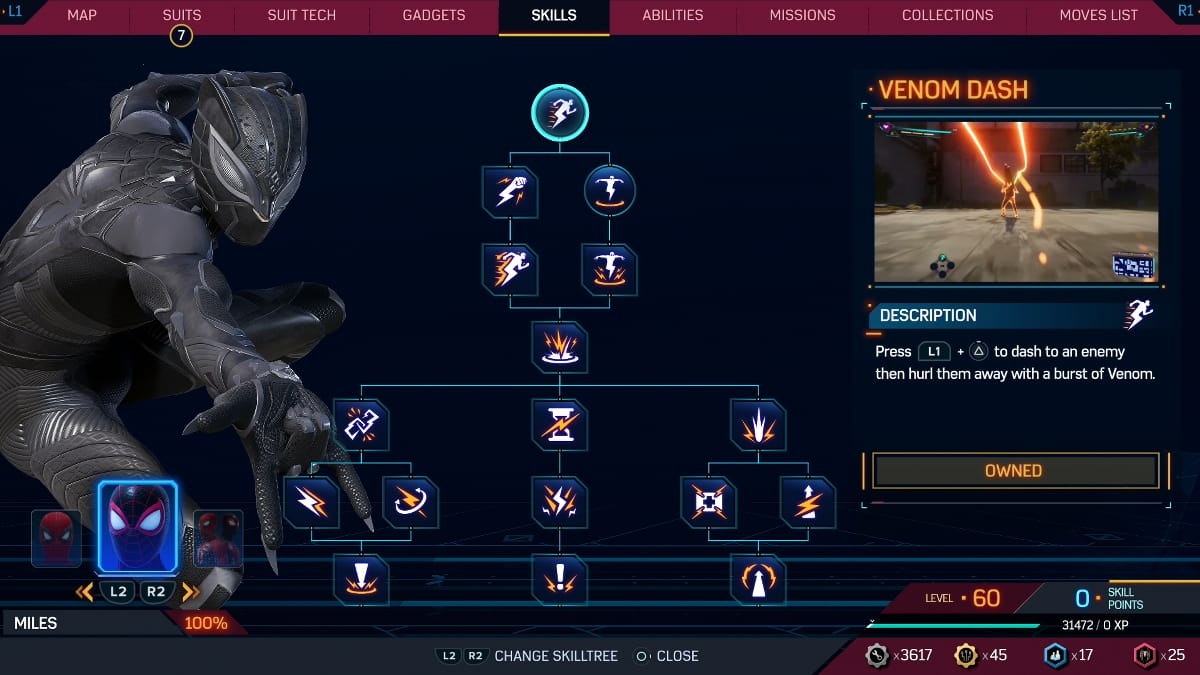Switch to the red Spider-Man mask portrait
Image resolution: width=1200 pixels, height=675 pixels.
pos(56,538)
